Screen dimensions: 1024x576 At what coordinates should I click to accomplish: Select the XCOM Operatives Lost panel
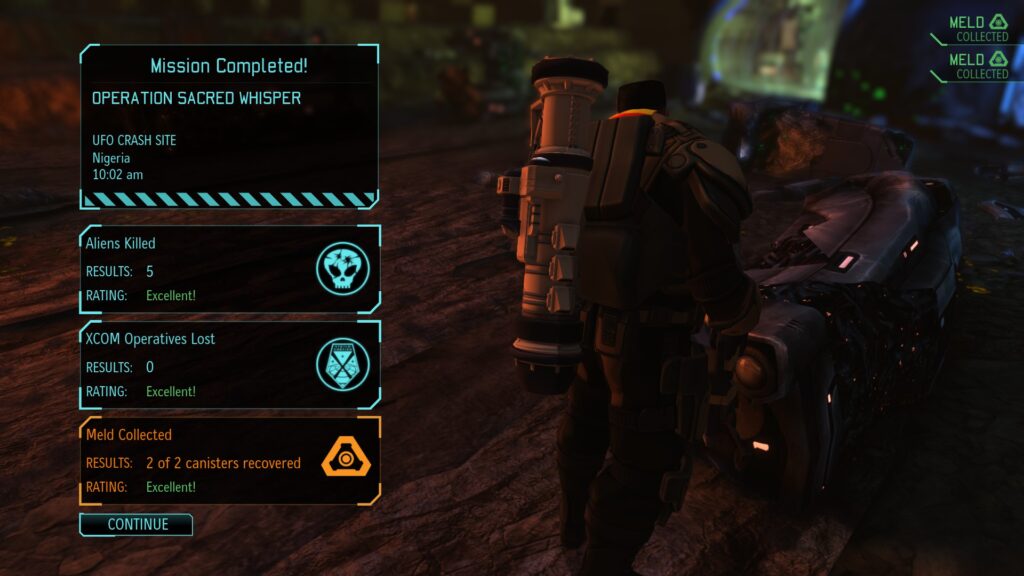pos(229,365)
